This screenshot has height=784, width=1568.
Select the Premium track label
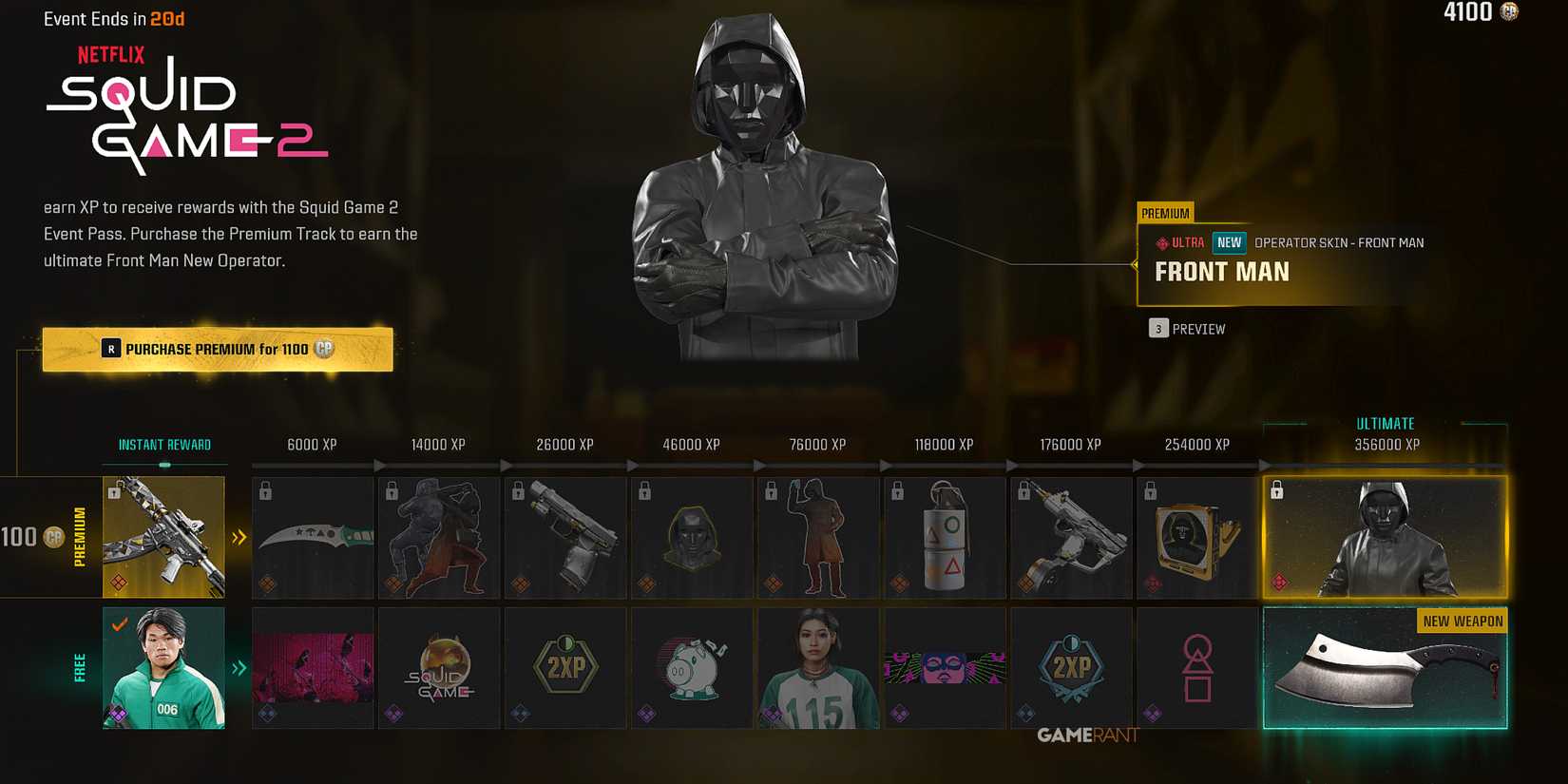pos(79,537)
